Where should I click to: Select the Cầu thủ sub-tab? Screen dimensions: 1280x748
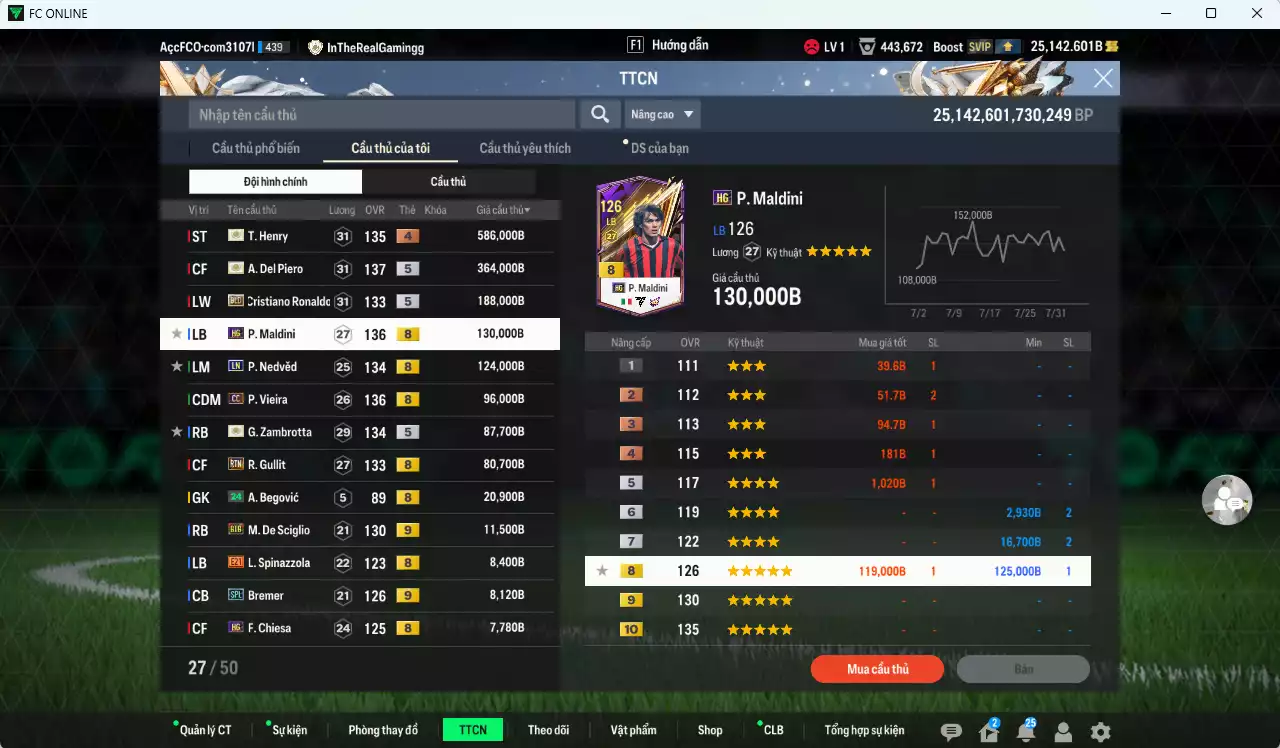coord(448,182)
